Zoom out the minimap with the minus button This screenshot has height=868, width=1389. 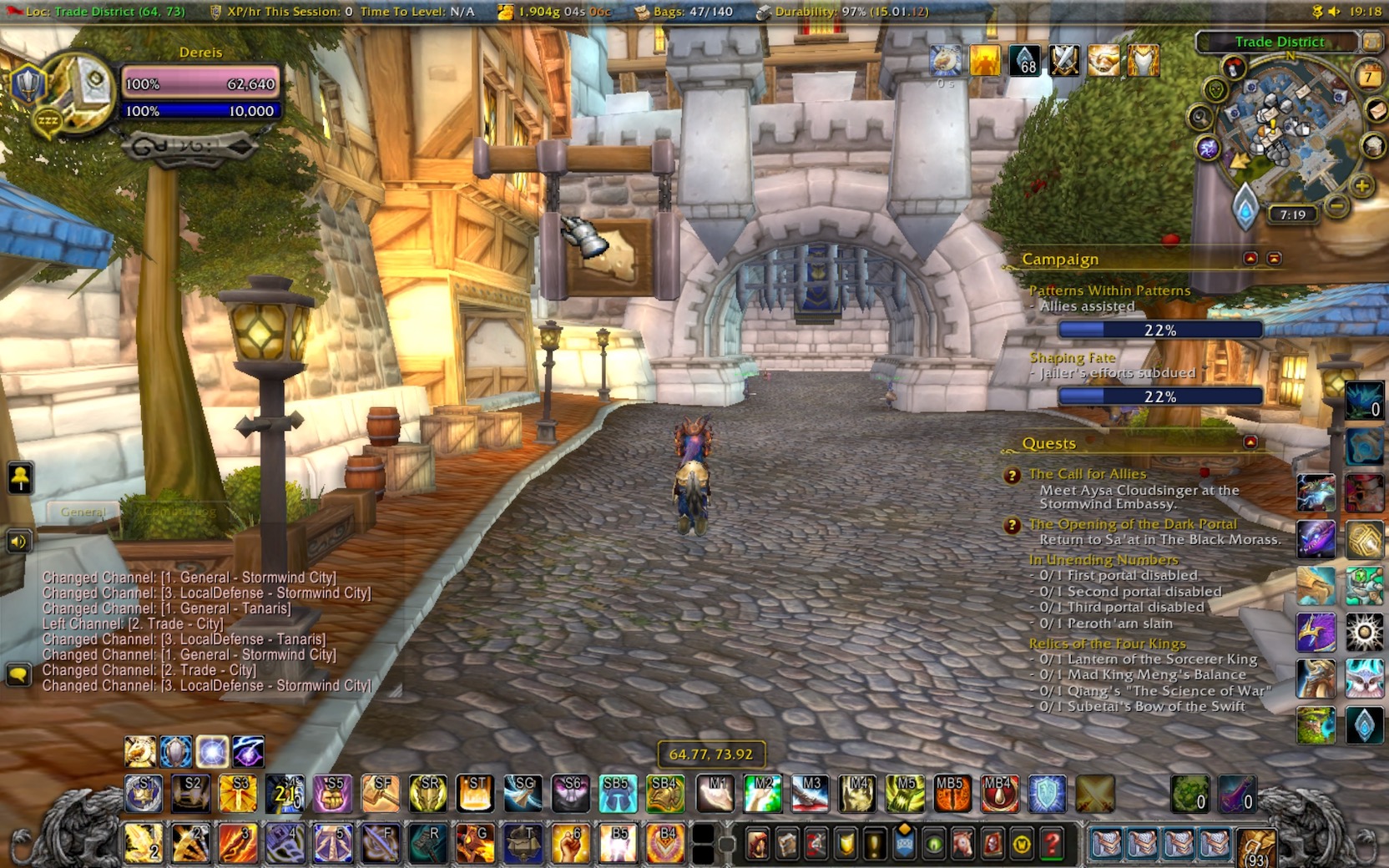point(1337,205)
